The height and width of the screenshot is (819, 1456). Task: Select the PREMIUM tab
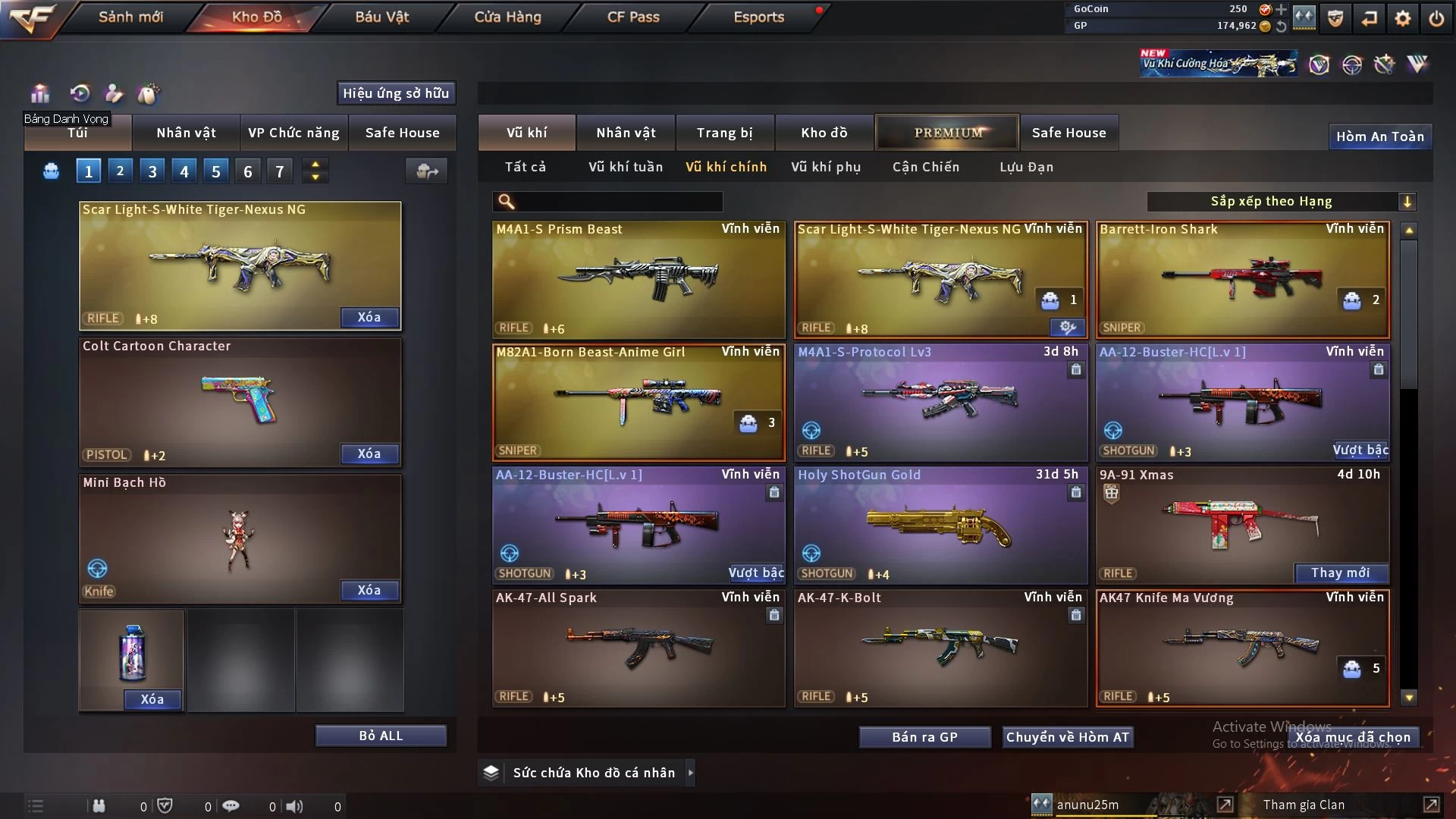pos(948,133)
